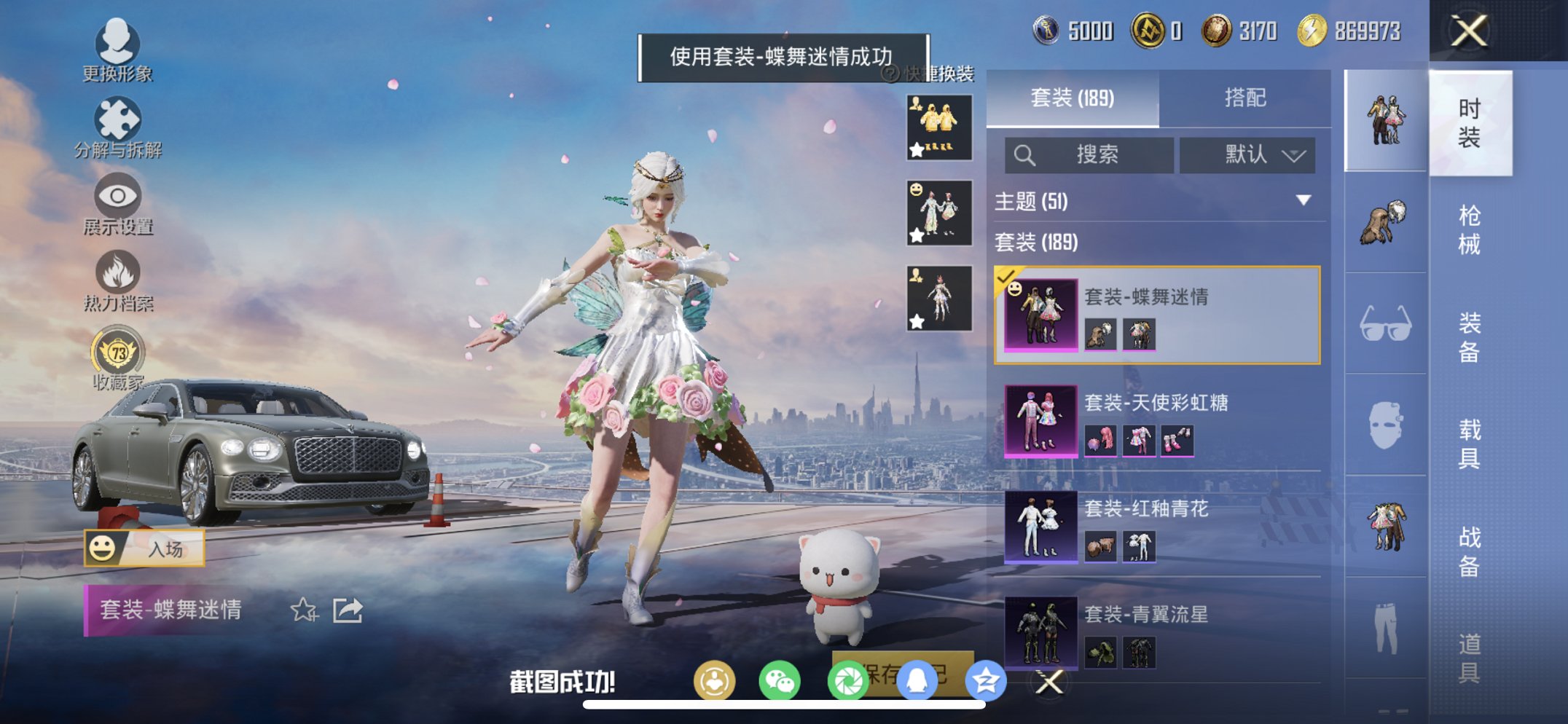Share outfit via the WeChat icon
Viewport: 1568px width, 724px height.
(778, 680)
